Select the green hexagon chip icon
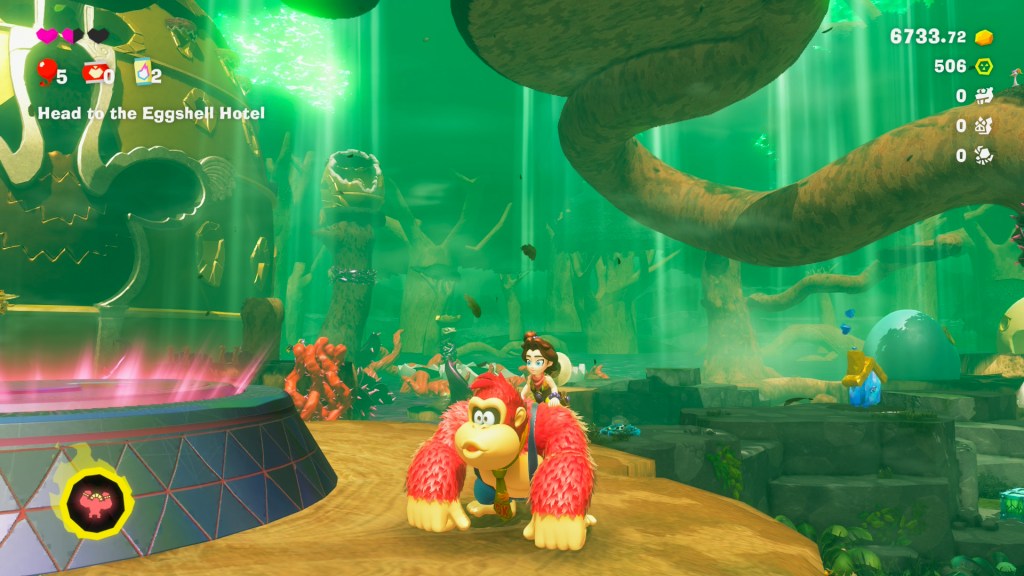Image resolution: width=1024 pixels, height=576 pixels. point(984,67)
